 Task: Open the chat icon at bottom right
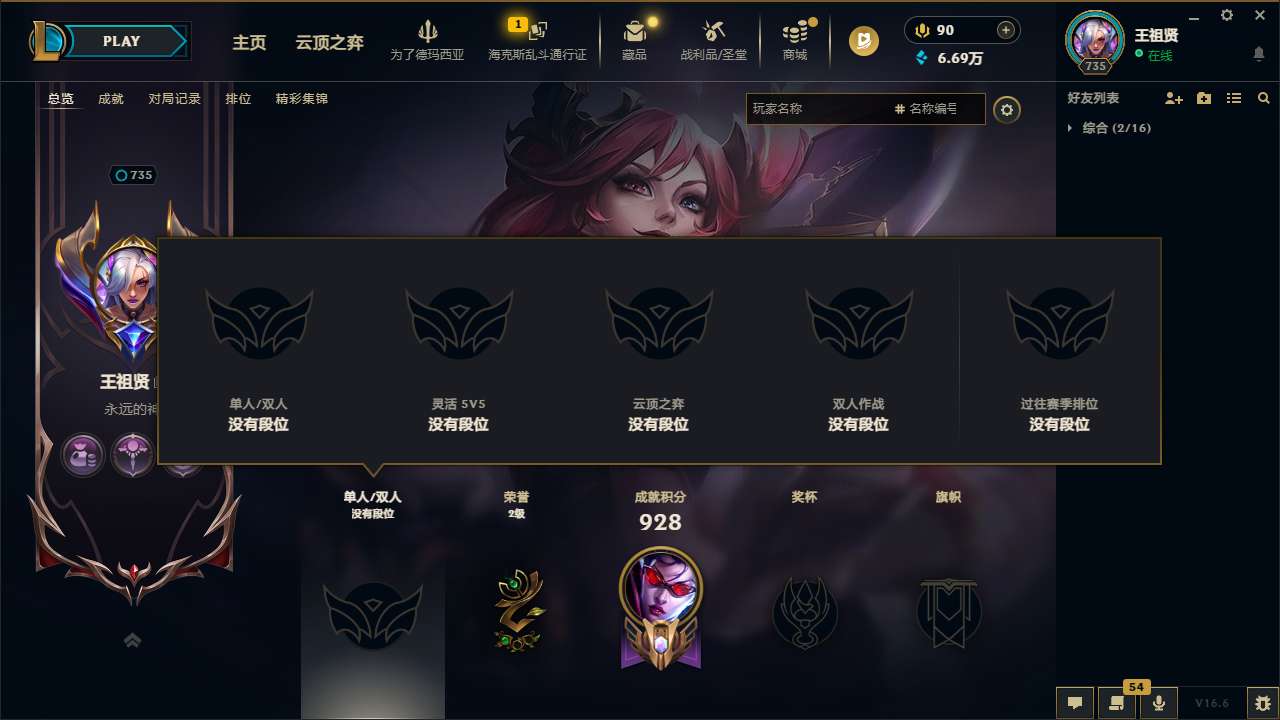click(1075, 703)
